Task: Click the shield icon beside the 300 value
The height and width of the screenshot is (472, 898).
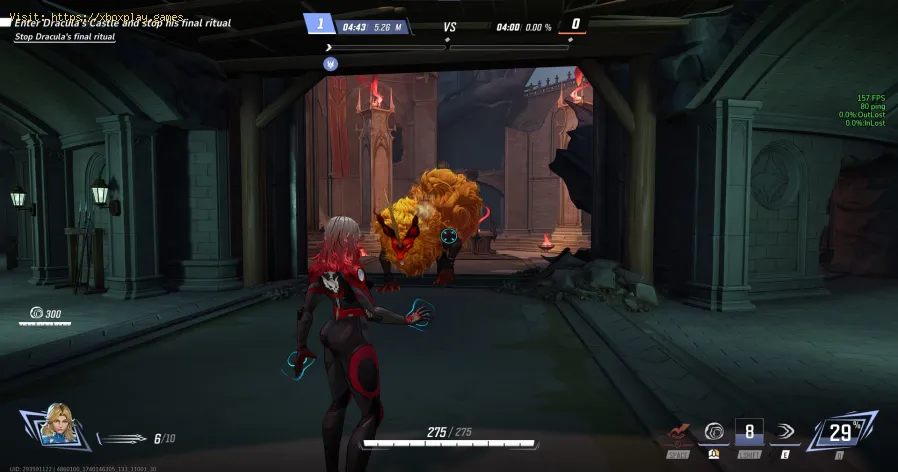Action: tap(36, 313)
